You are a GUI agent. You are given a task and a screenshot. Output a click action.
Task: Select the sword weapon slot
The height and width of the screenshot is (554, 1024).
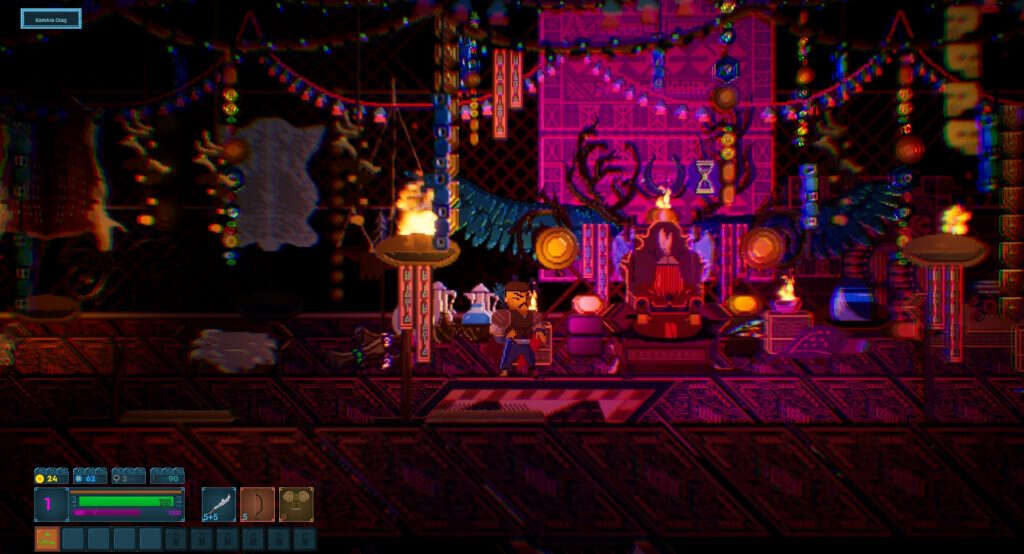click(218, 504)
